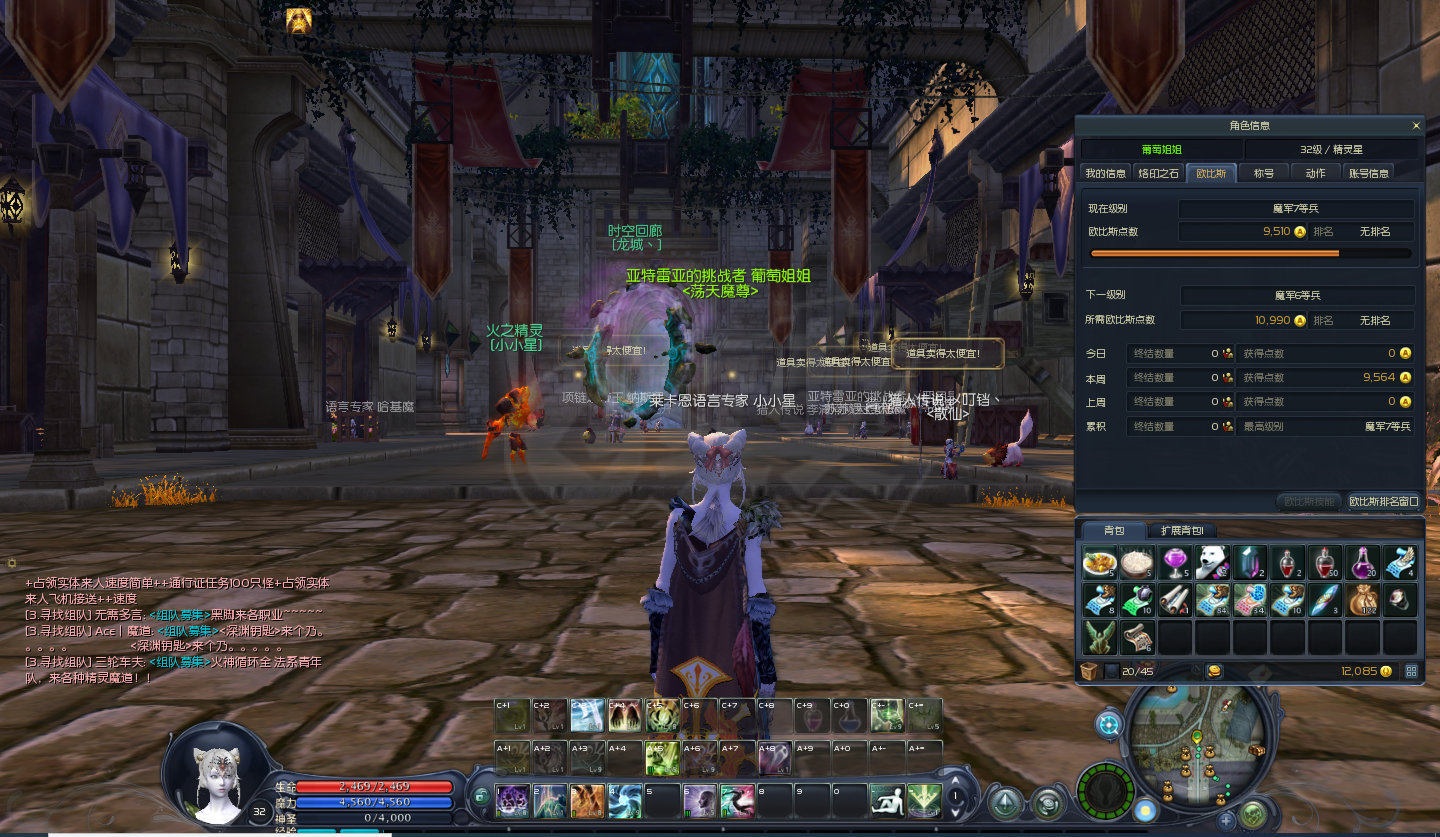The image size is (1440, 837).
Task: Choose the brown money pouch item
Action: coord(1362,599)
